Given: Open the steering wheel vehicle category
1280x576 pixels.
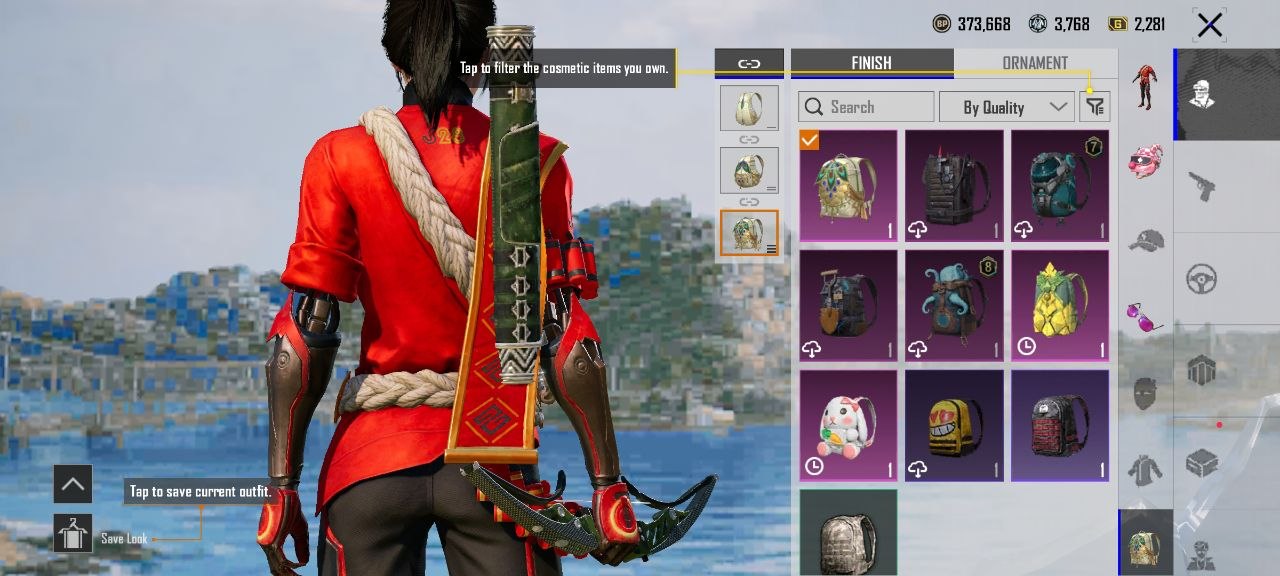Looking at the screenshot, I should [x=1201, y=279].
